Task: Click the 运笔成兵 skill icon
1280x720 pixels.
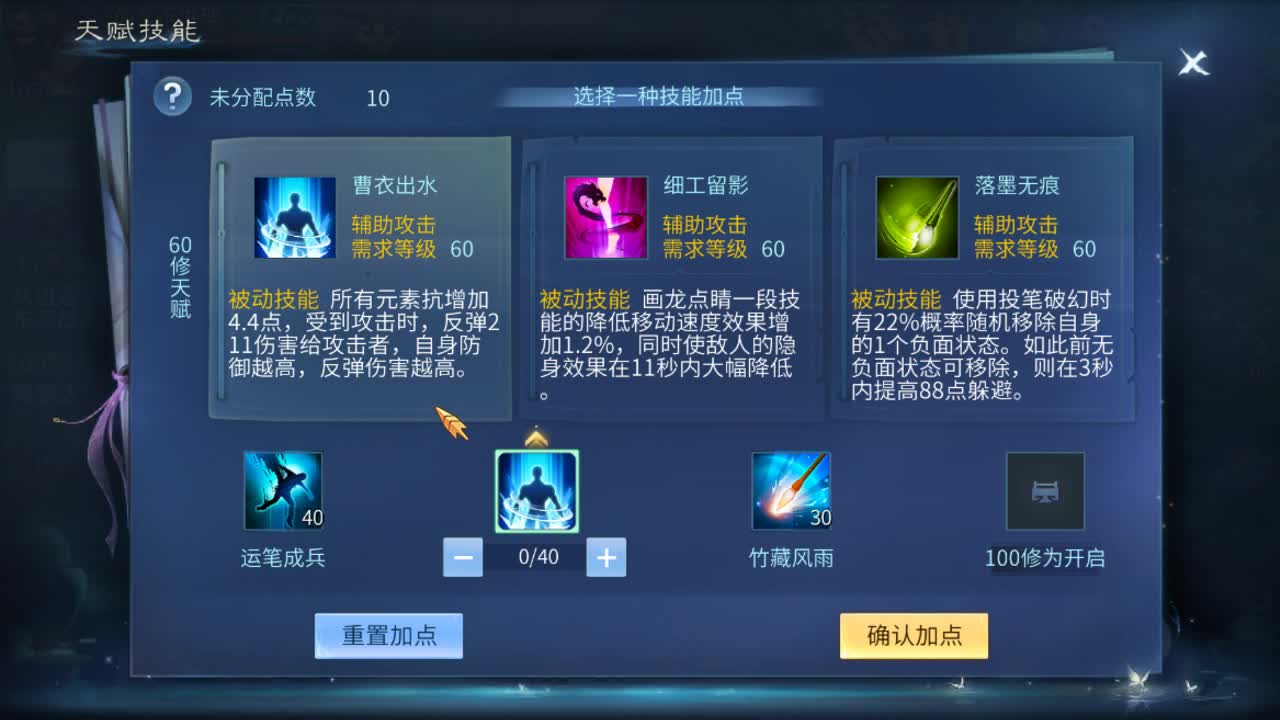Action: [281, 491]
